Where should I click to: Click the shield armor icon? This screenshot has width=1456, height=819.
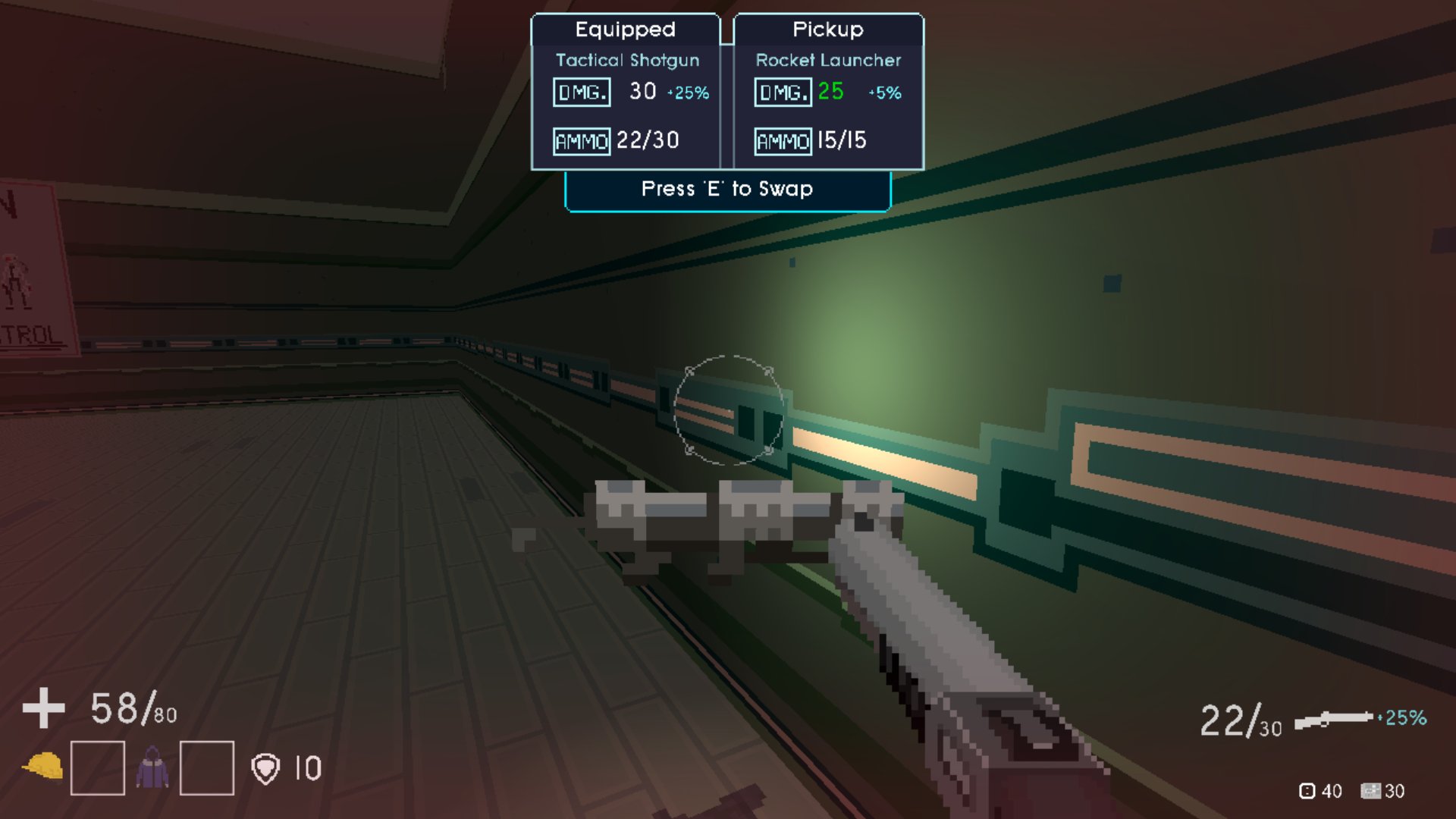click(x=265, y=768)
